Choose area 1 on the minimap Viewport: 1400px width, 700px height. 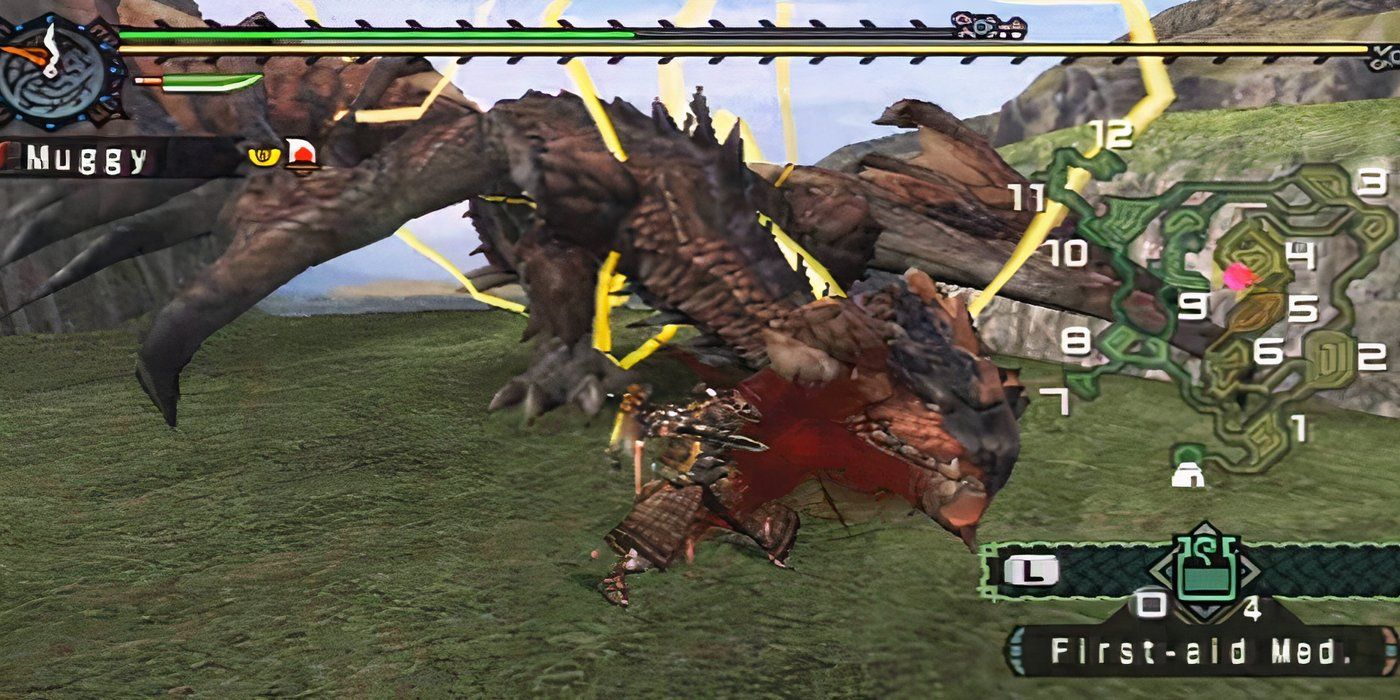coord(1299,428)
